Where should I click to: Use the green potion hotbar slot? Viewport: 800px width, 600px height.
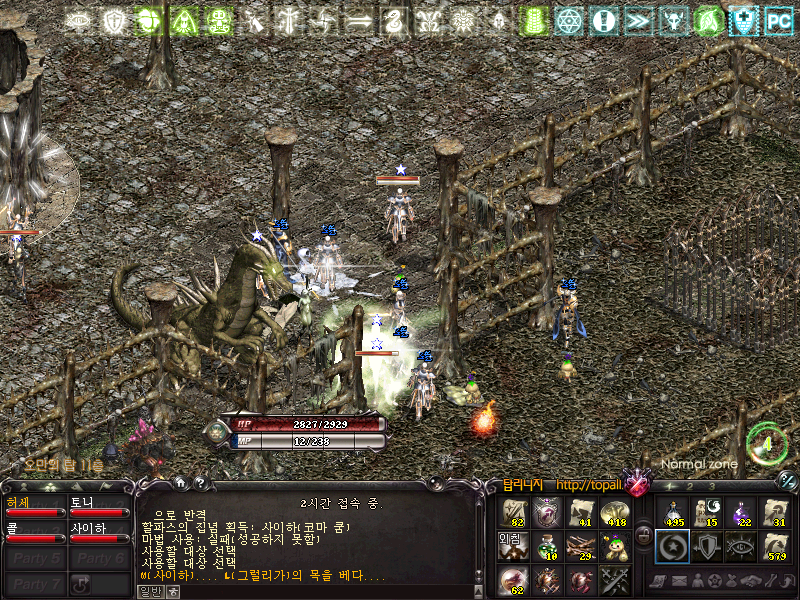[547, 546]
